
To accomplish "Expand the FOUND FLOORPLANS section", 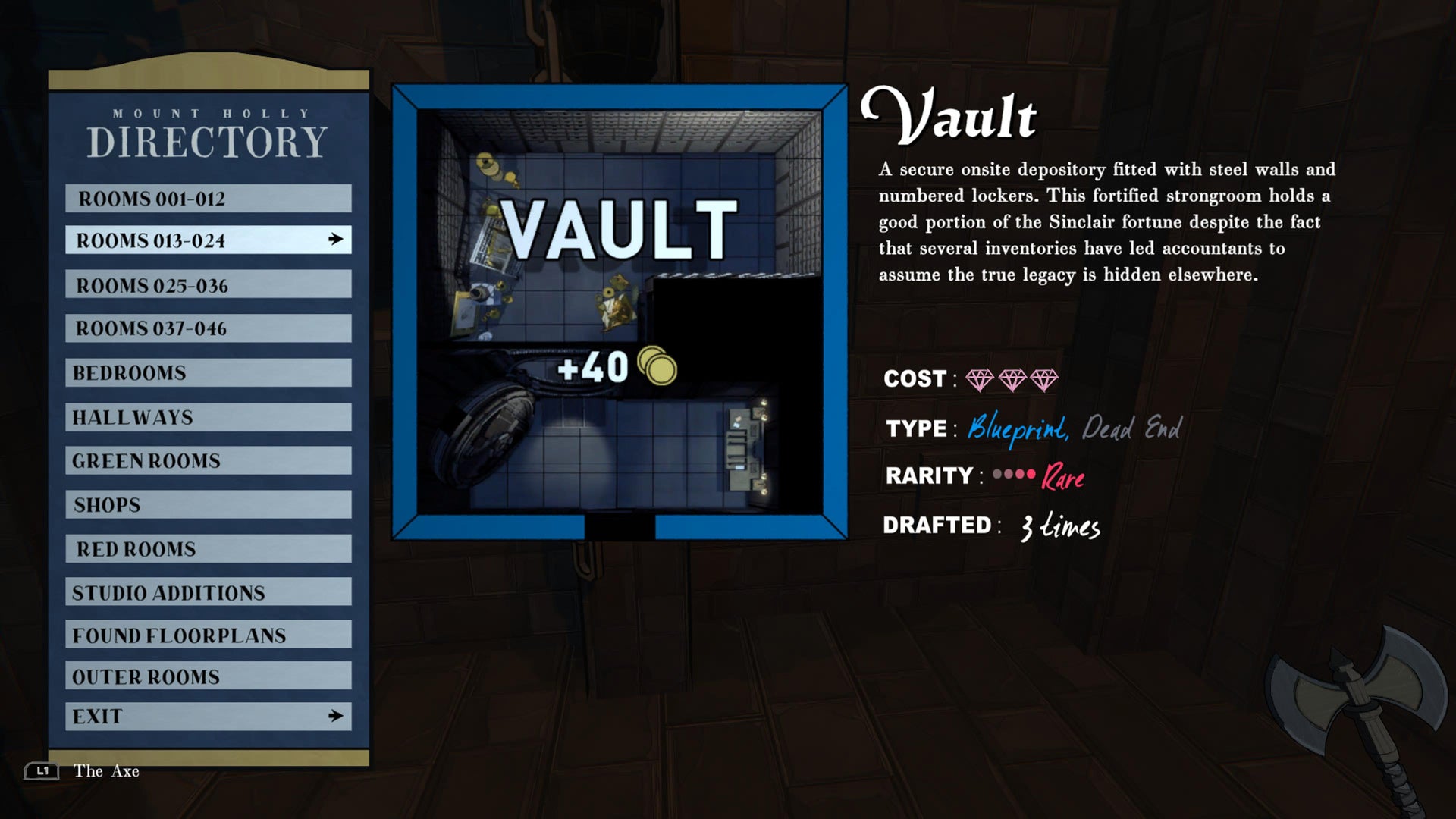I will (x=209, y=635).
